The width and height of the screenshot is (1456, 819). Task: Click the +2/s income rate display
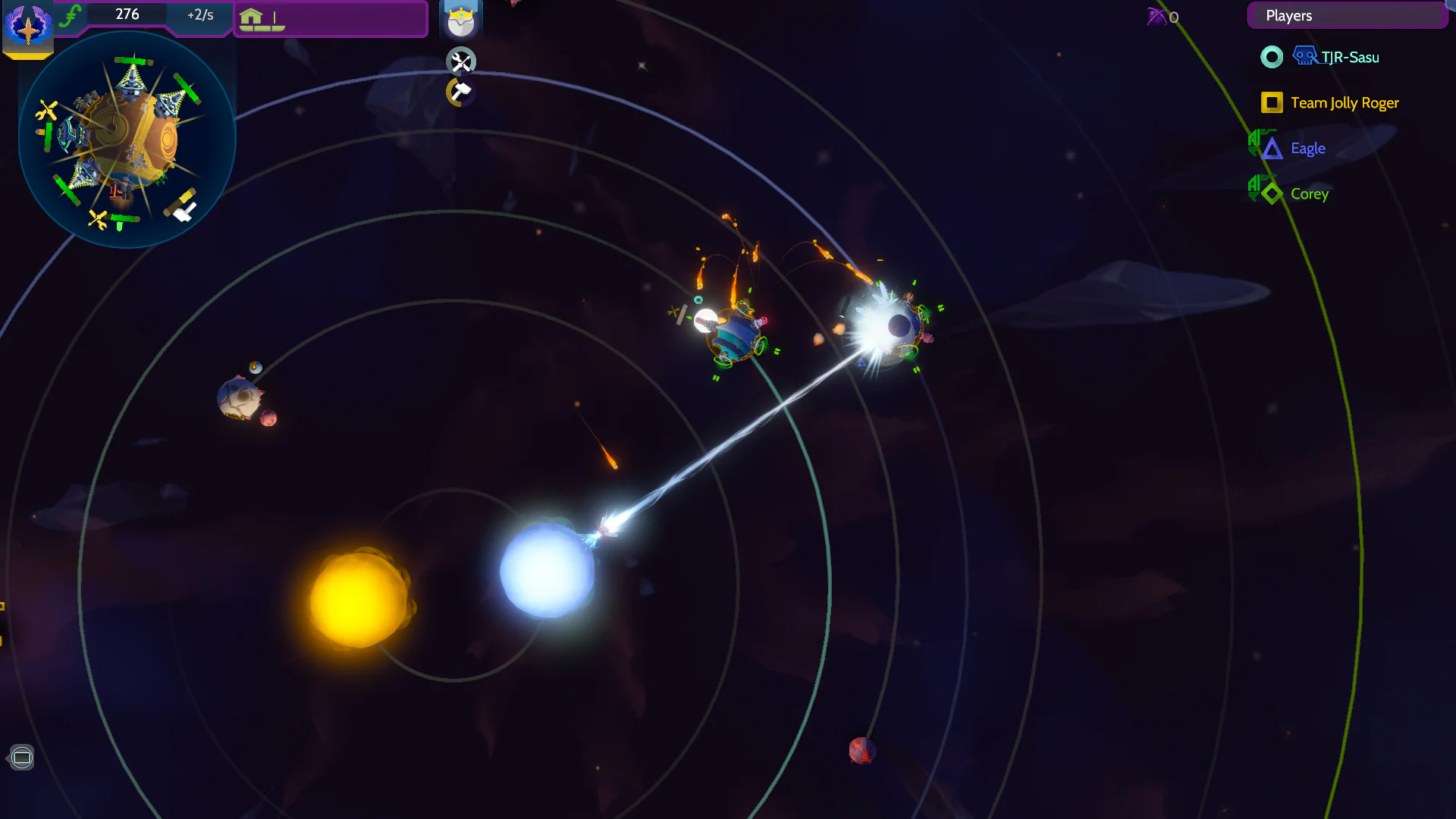pos(199,14)
